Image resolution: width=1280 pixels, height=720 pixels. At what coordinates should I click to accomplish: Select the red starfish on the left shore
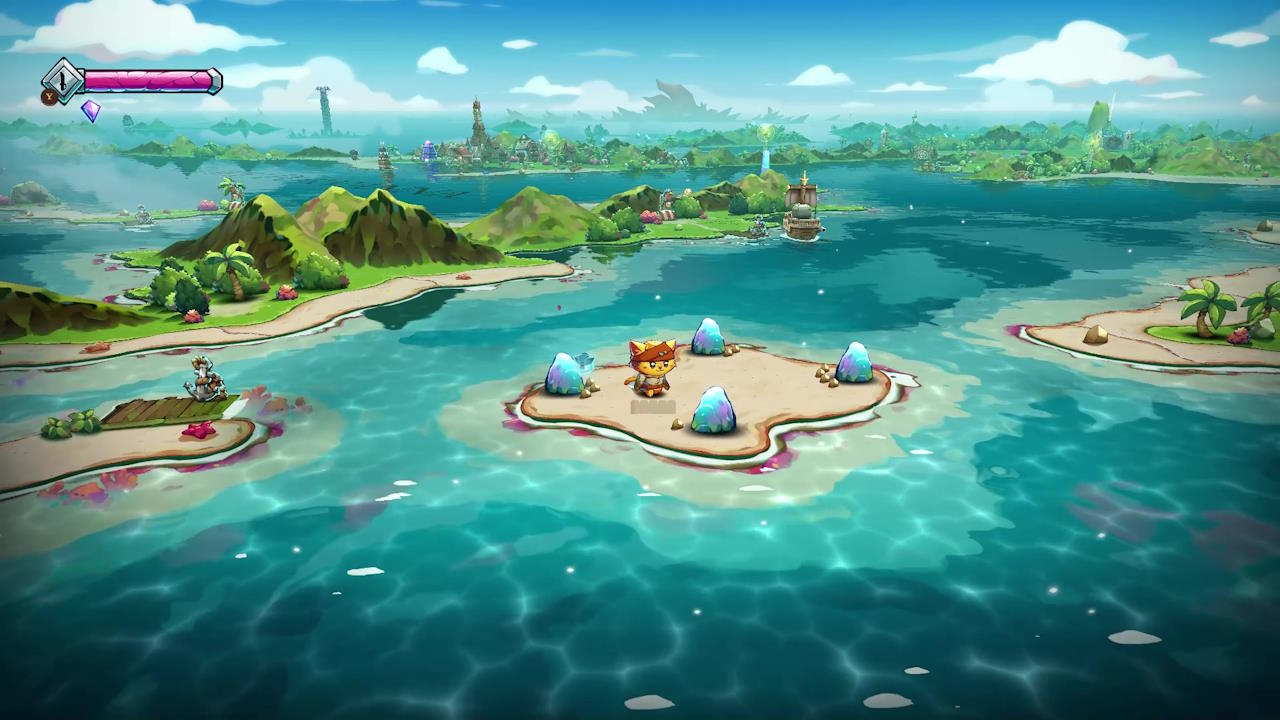click(x=200, y=432)
